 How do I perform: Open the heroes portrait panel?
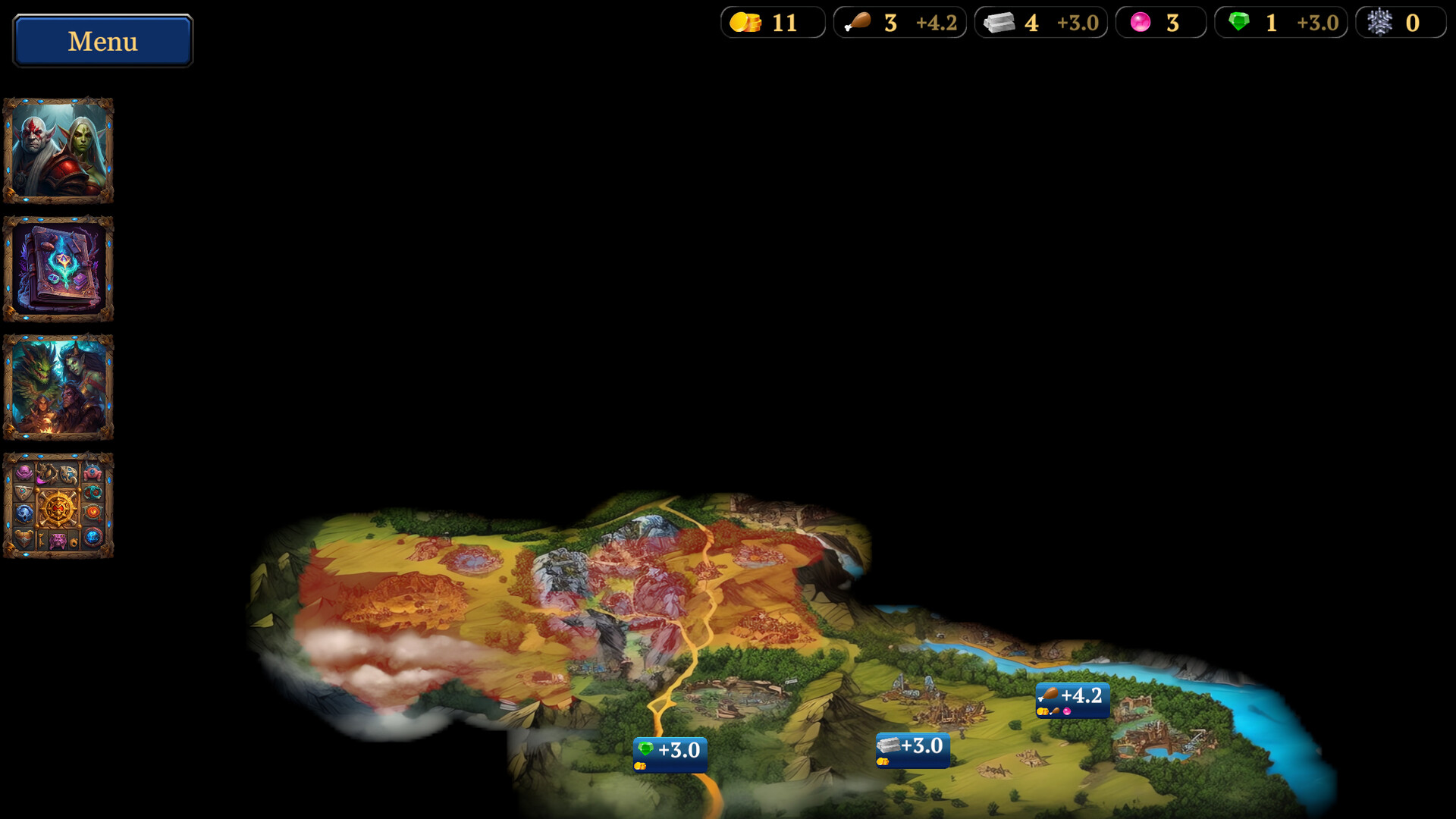click(58, 152)
